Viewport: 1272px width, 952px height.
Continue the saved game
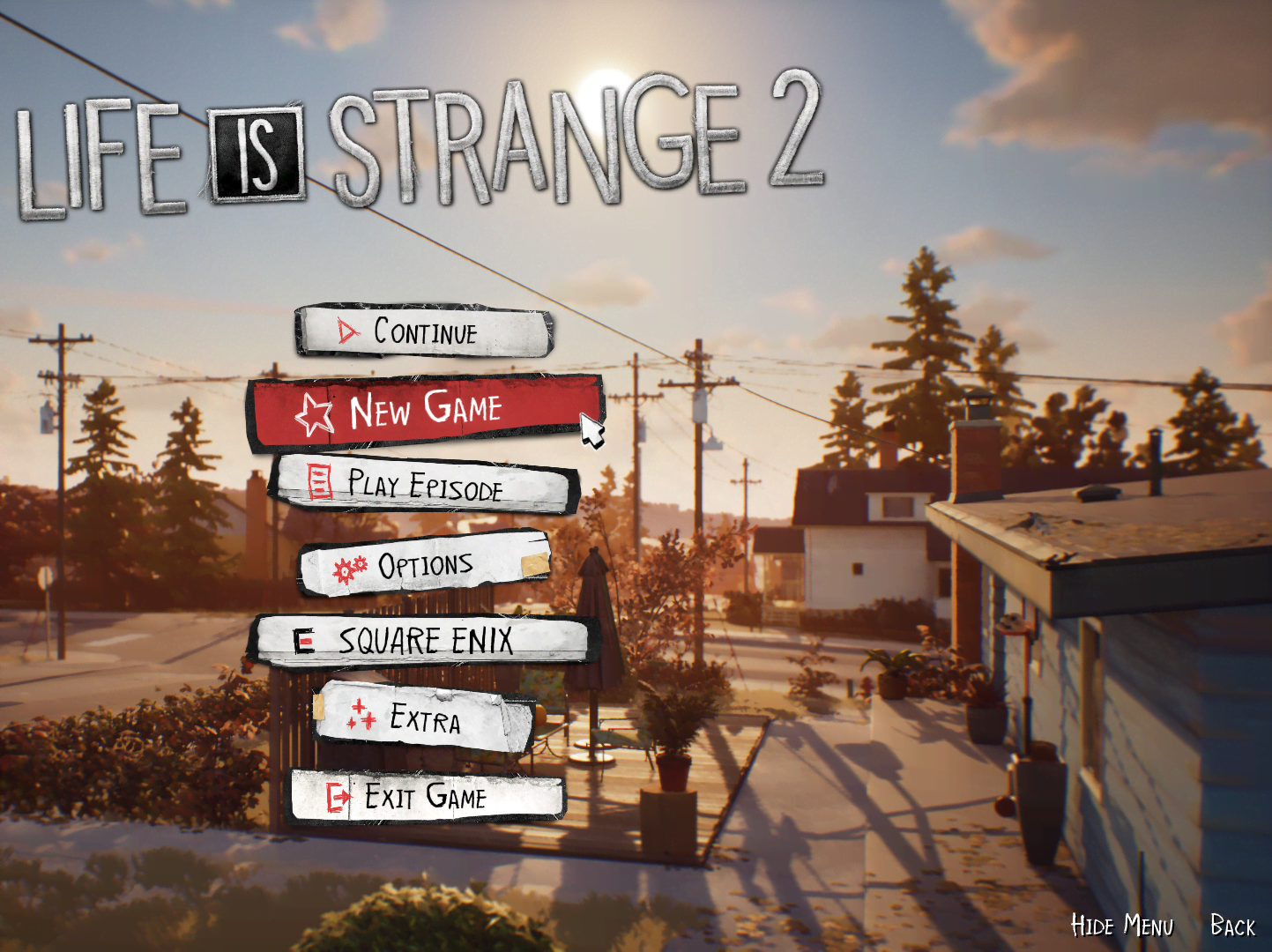[x=425, y=332]
